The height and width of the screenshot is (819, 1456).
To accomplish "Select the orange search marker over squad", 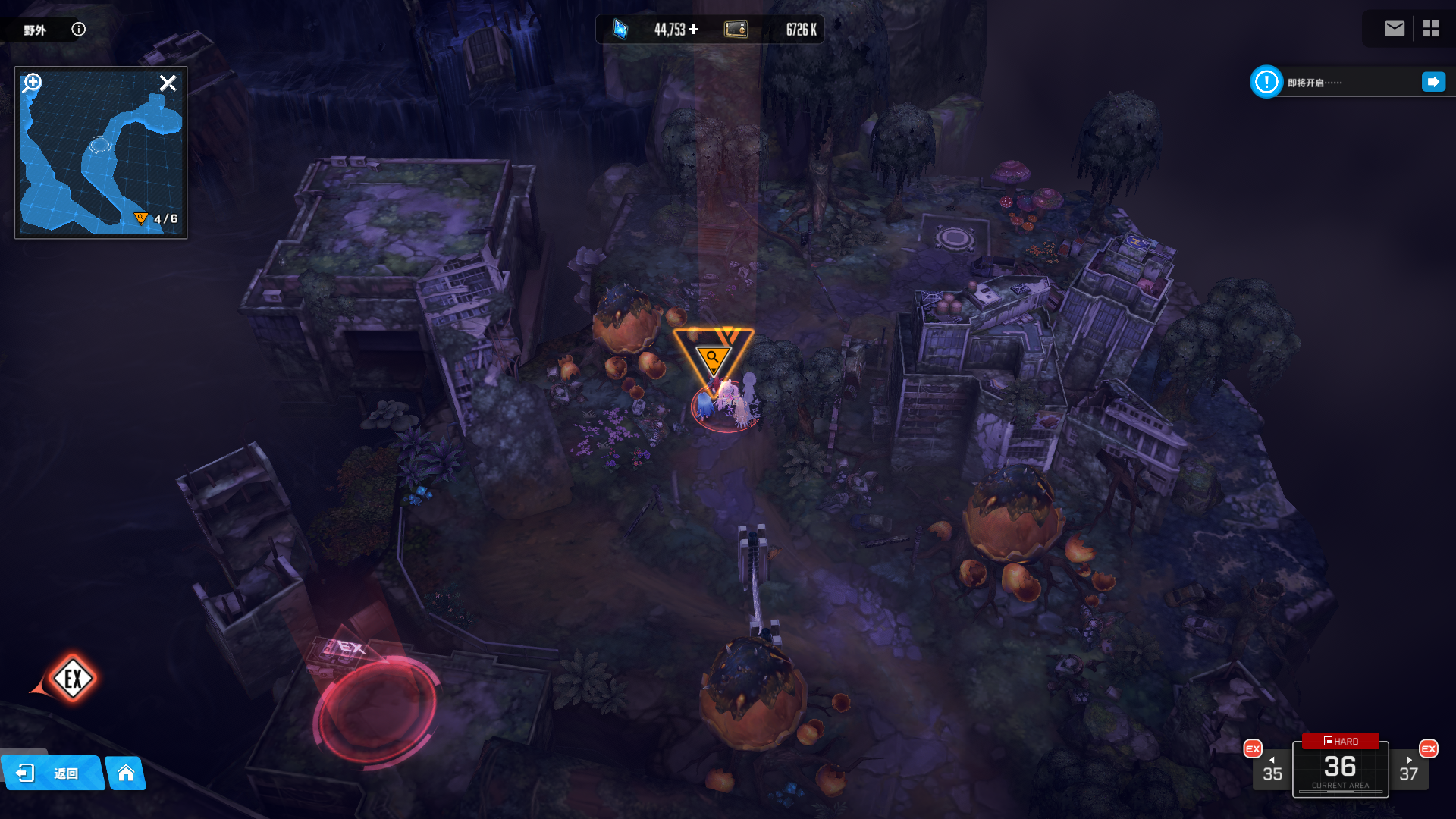I will 713,356.
